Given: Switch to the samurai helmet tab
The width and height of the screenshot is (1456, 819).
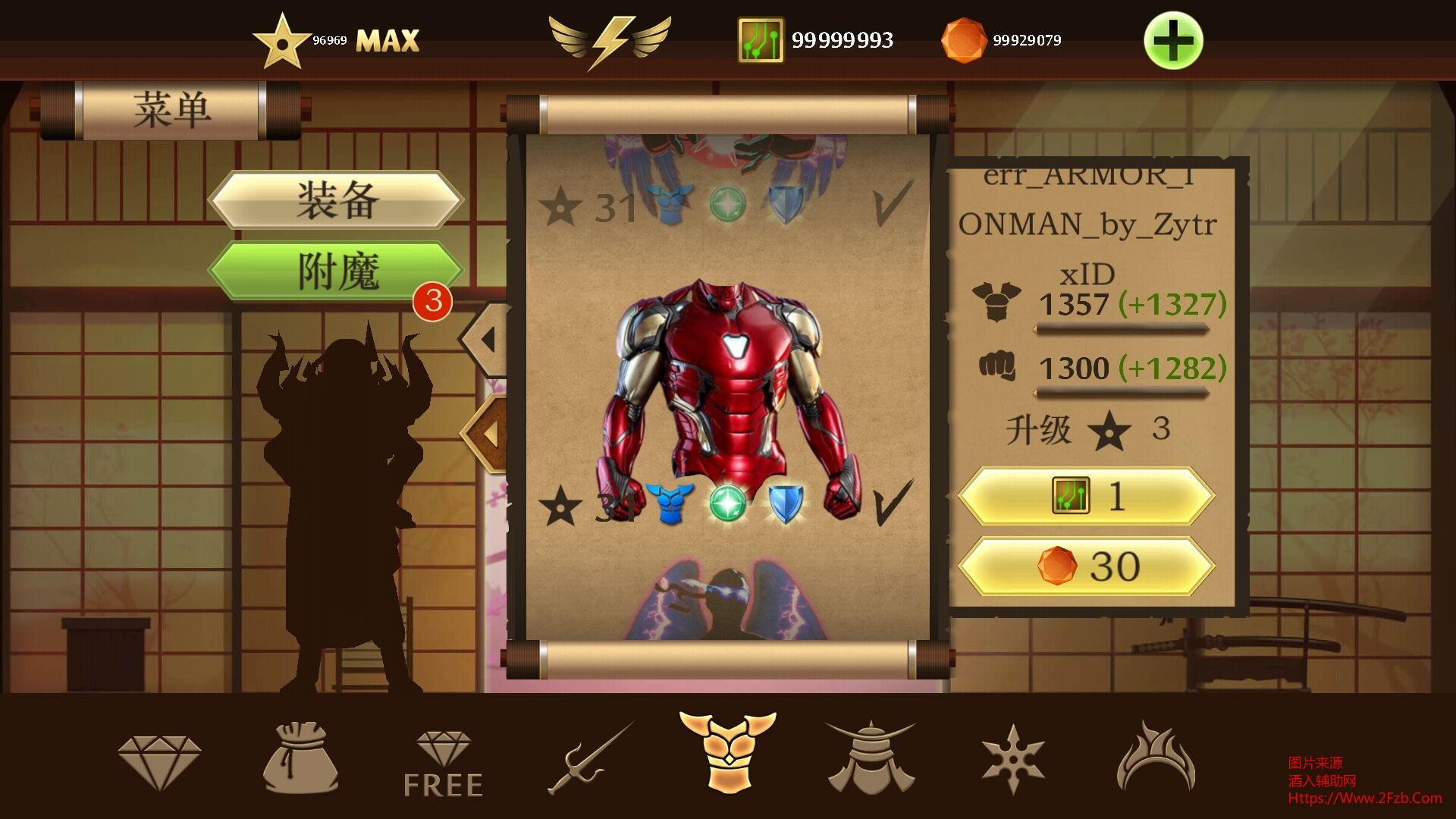Looking at the screenshot, I should click(870, 758).
